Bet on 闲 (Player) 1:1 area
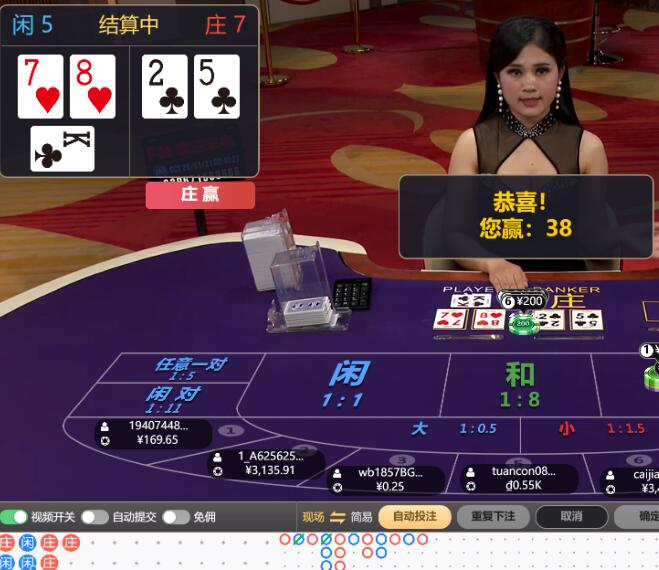The width and height of the screenshot is (659, 570). coord(346,384)
